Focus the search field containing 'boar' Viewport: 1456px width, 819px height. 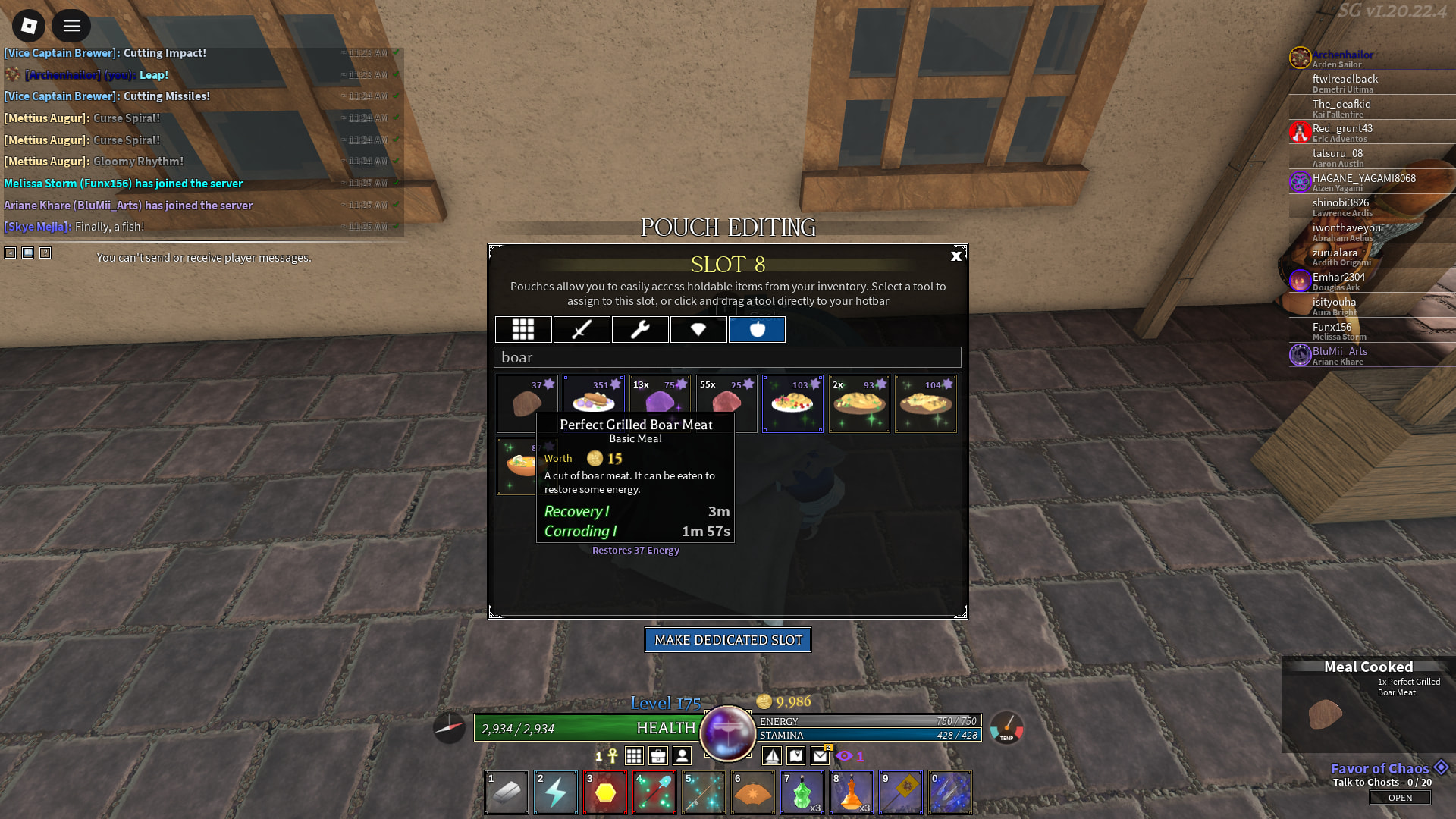point(728,357)
